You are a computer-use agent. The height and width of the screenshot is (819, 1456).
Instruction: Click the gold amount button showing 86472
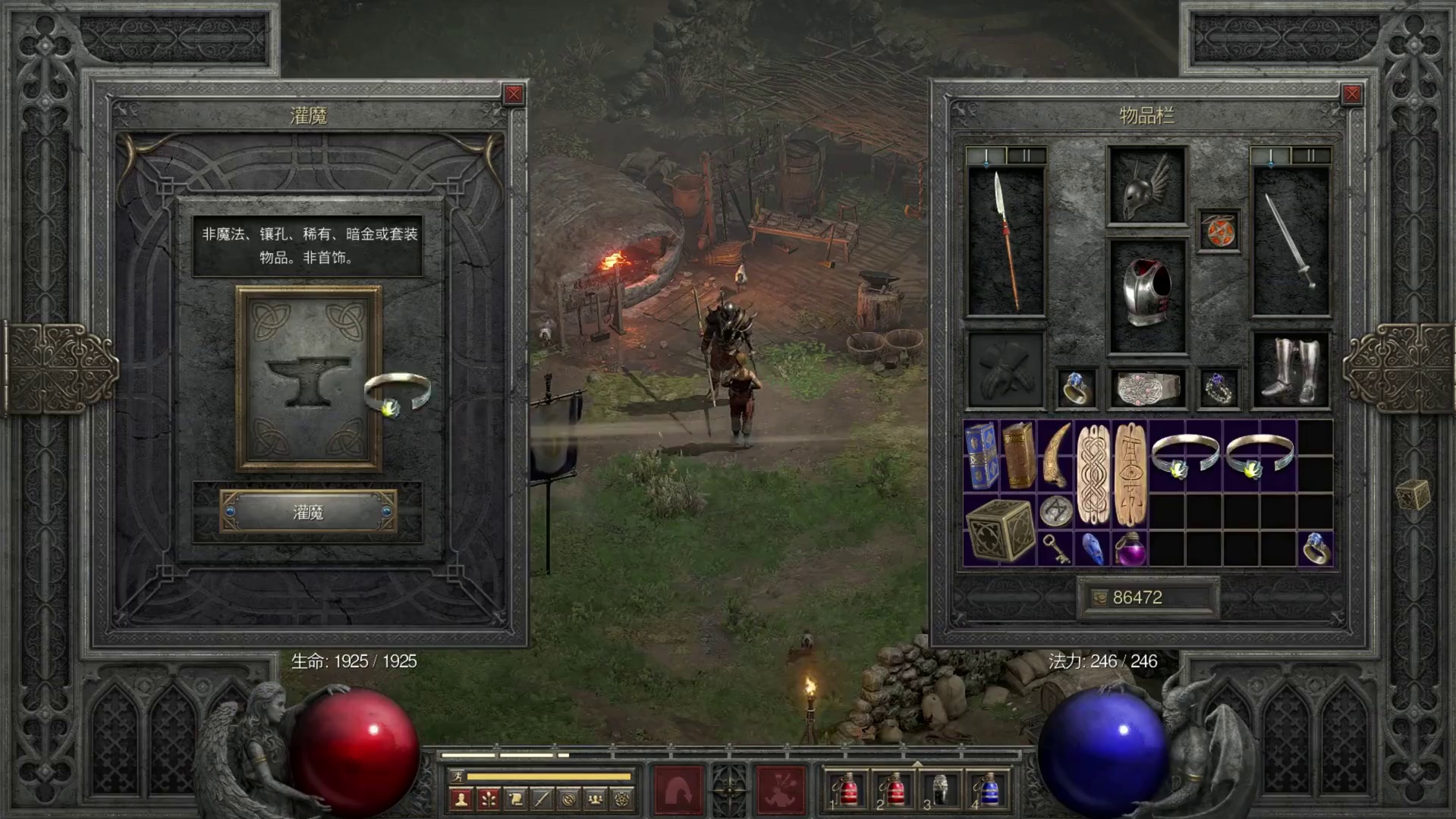(1146, 598)
